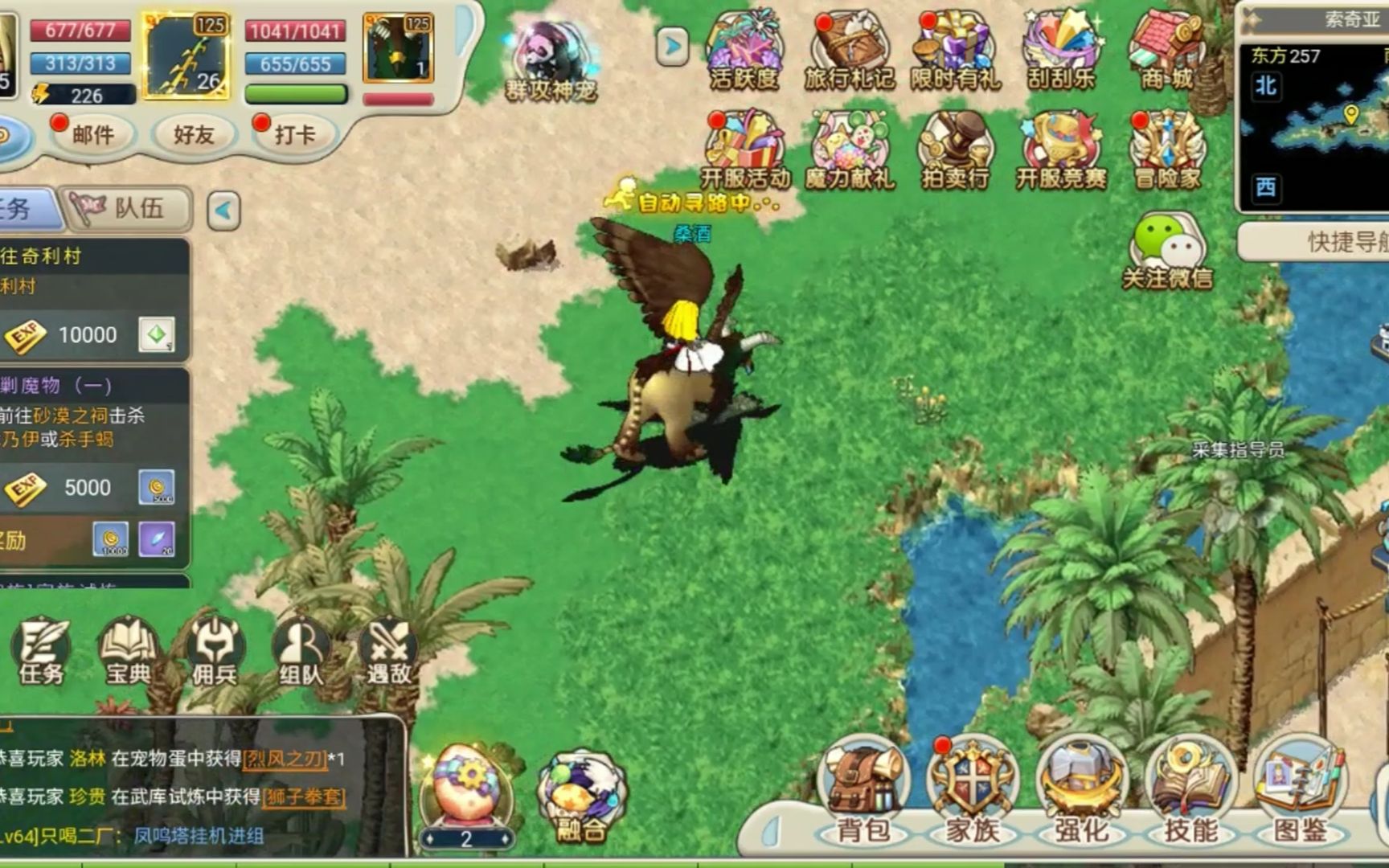Open the 好友 friends list

tap(194, 135)
